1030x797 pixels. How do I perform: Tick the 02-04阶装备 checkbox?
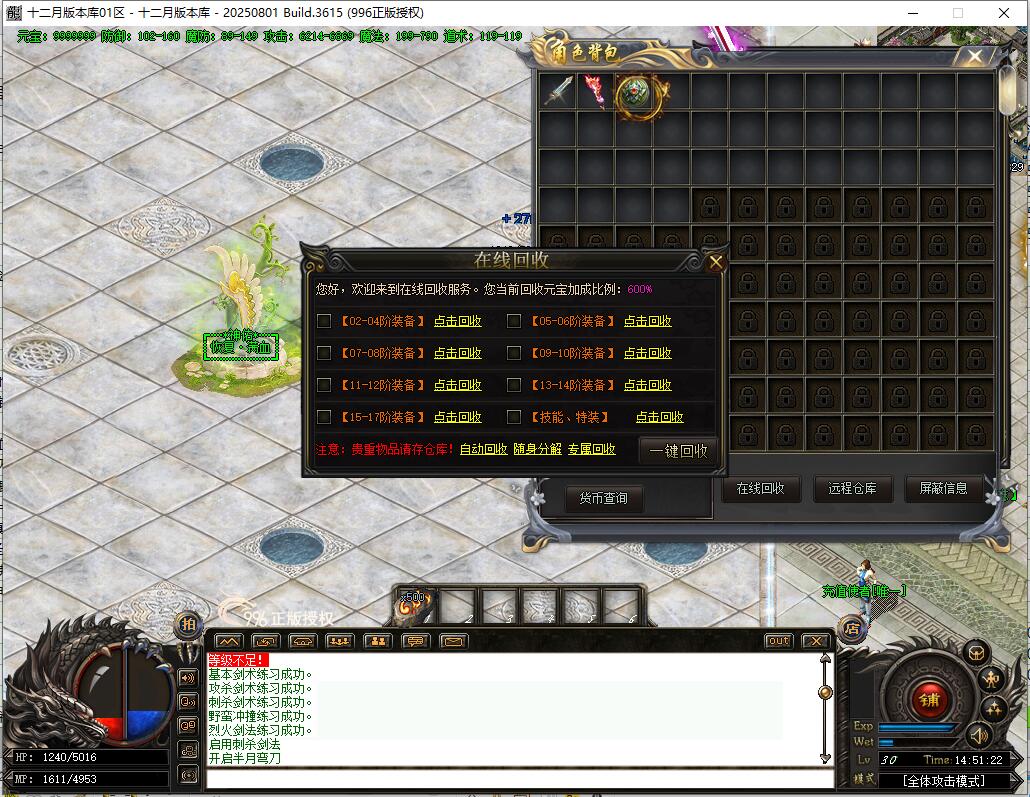323,321
